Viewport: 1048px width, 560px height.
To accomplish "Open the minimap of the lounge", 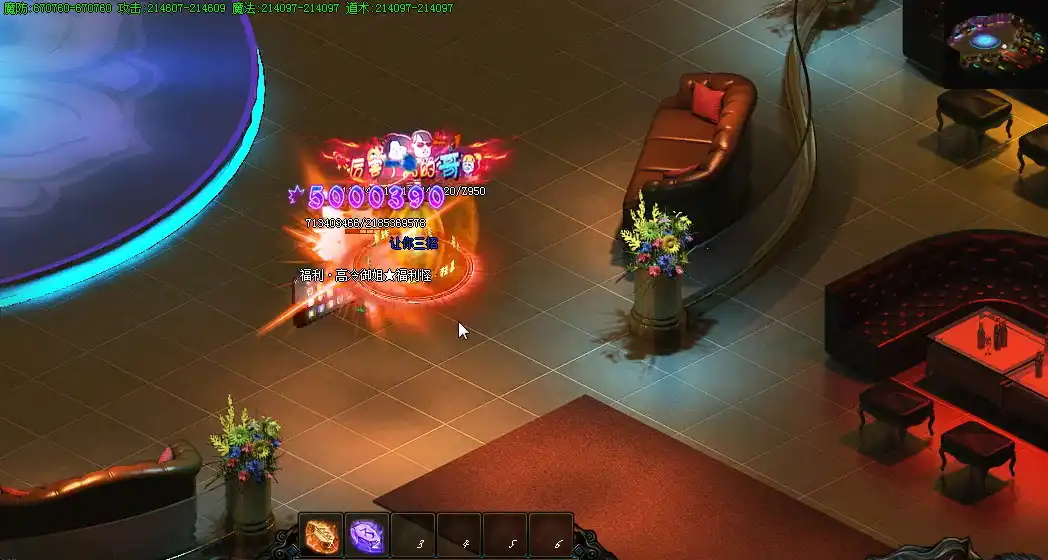I will click(x=994, y=44).
